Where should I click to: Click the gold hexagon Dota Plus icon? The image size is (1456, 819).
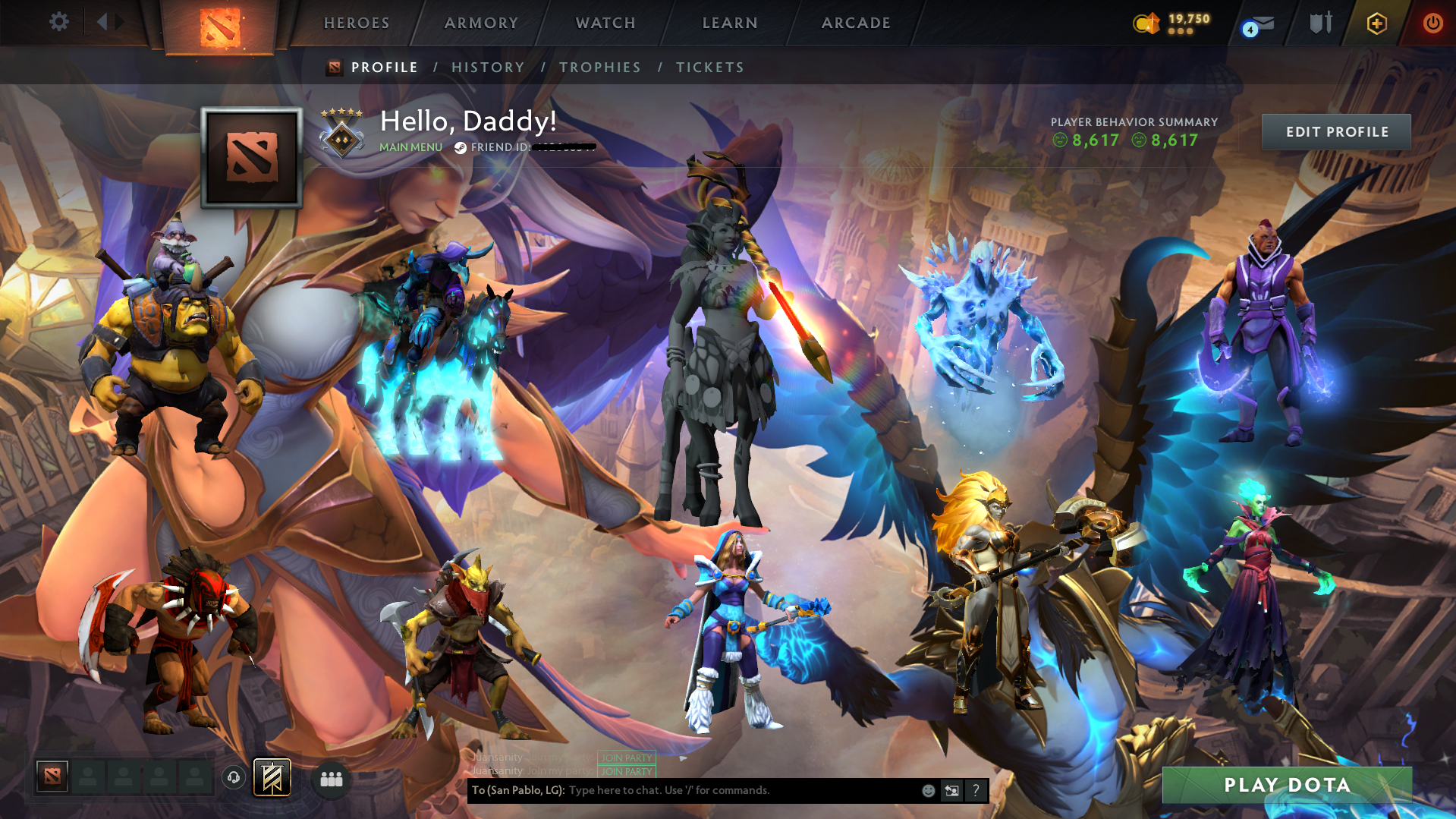[x=1376, y=23]
